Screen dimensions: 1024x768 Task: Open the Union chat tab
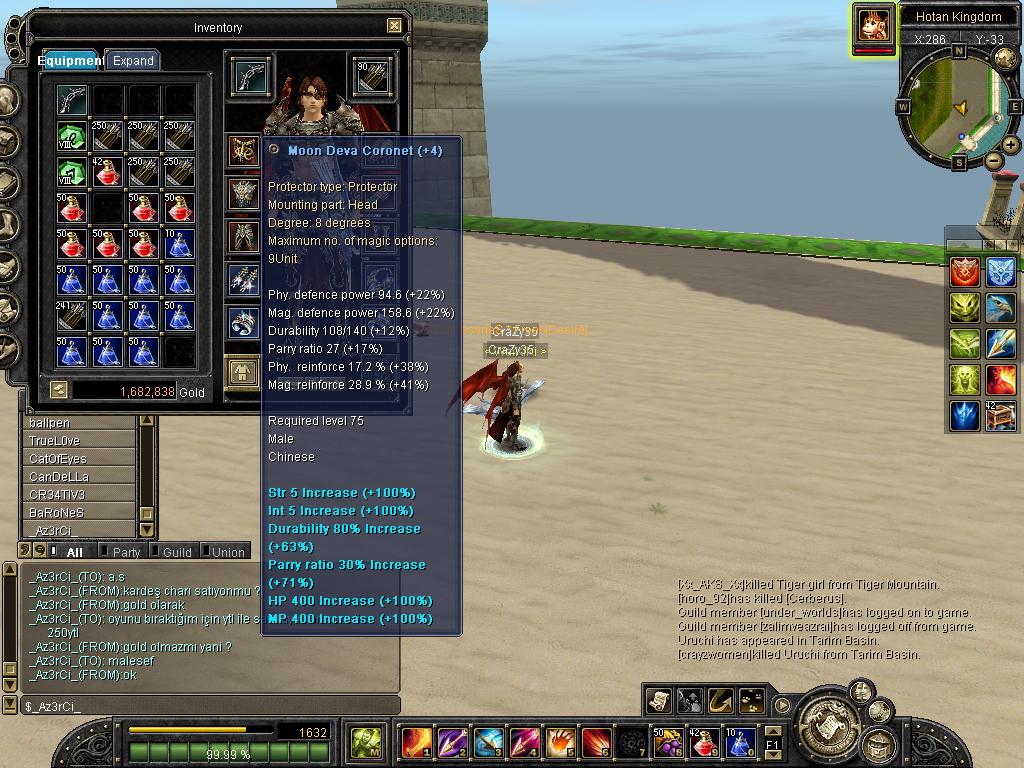pos(228,552)
